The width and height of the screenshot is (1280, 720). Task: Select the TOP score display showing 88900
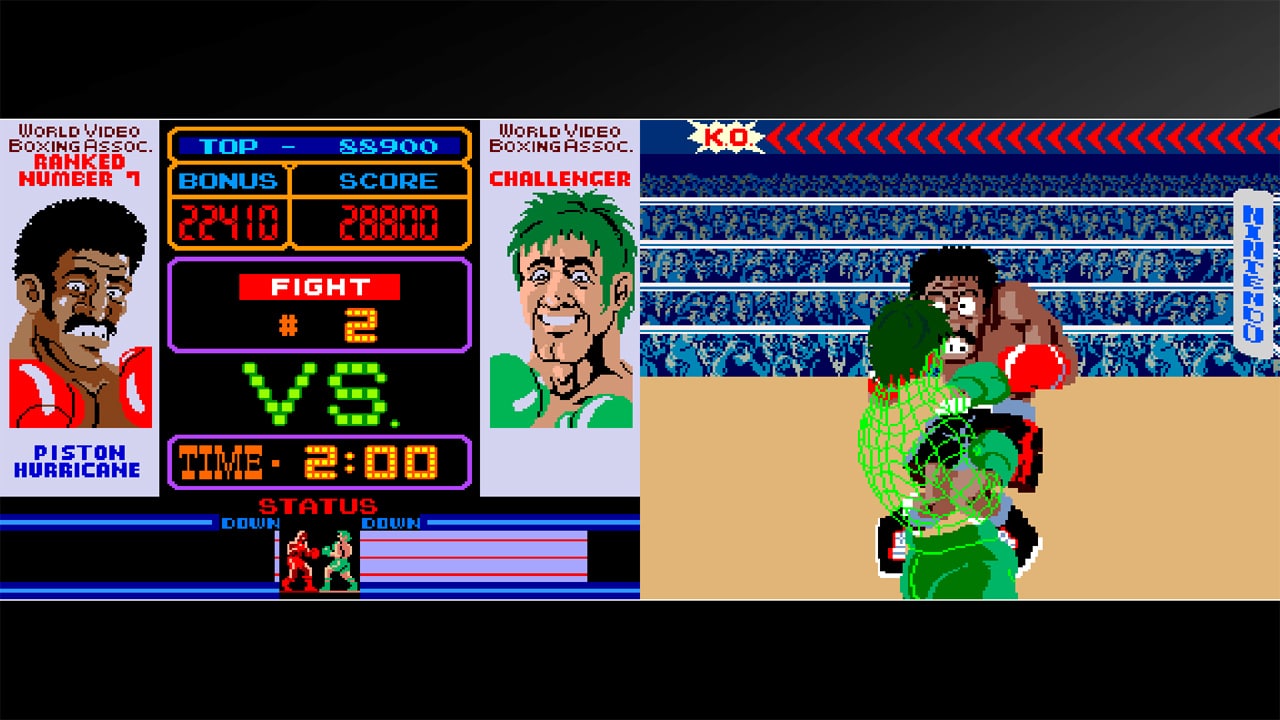pyautogui.click(x=322, y=147)
